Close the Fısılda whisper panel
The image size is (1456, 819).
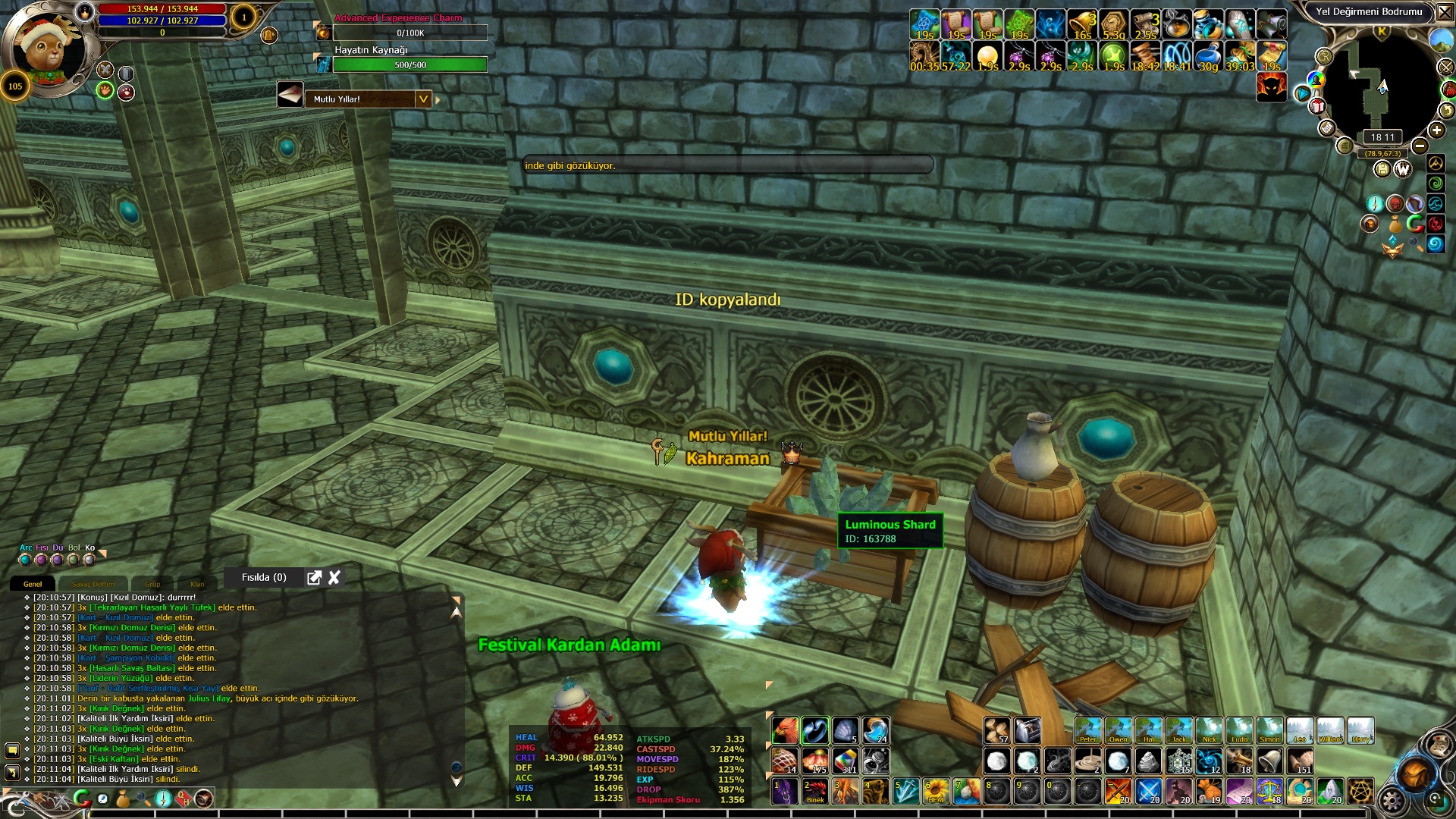(x=334, y=578)
